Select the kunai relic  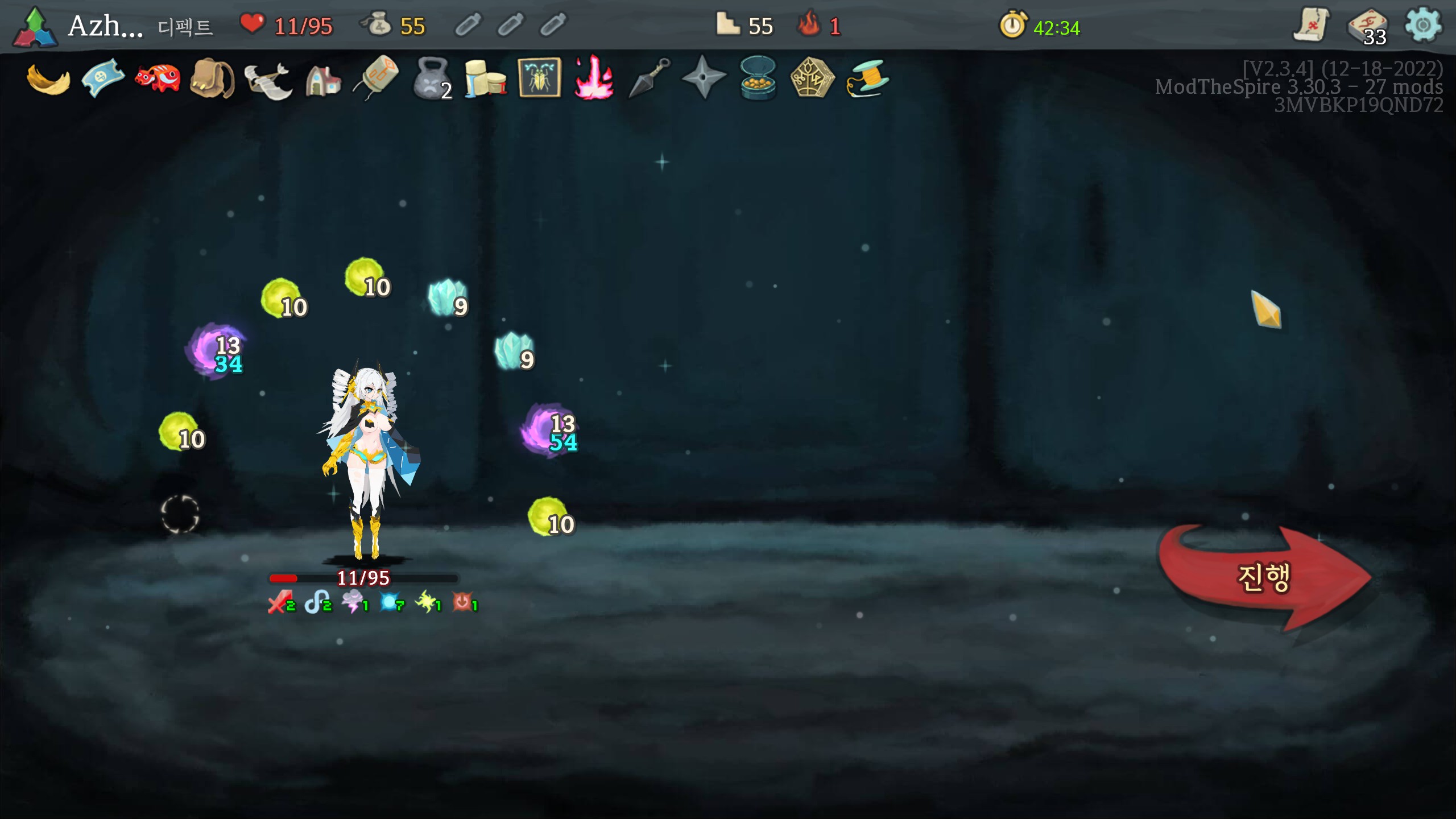point(648,77)
